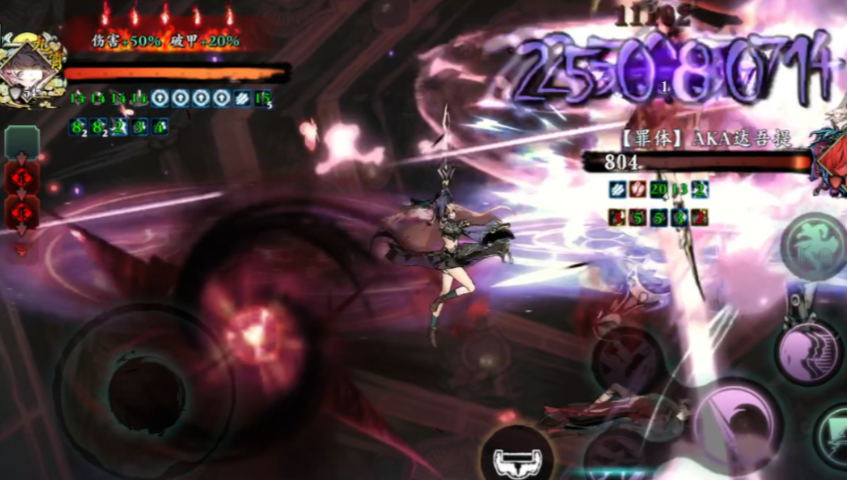Tap the virtual movement joystick
This screenshot has height=480, width=847.
tap(145, 387)
